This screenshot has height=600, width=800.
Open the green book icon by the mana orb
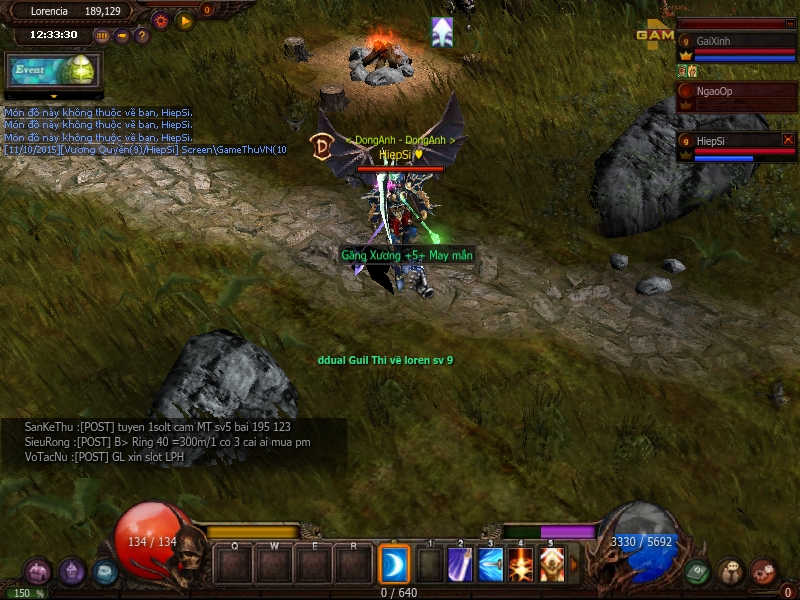698,571
